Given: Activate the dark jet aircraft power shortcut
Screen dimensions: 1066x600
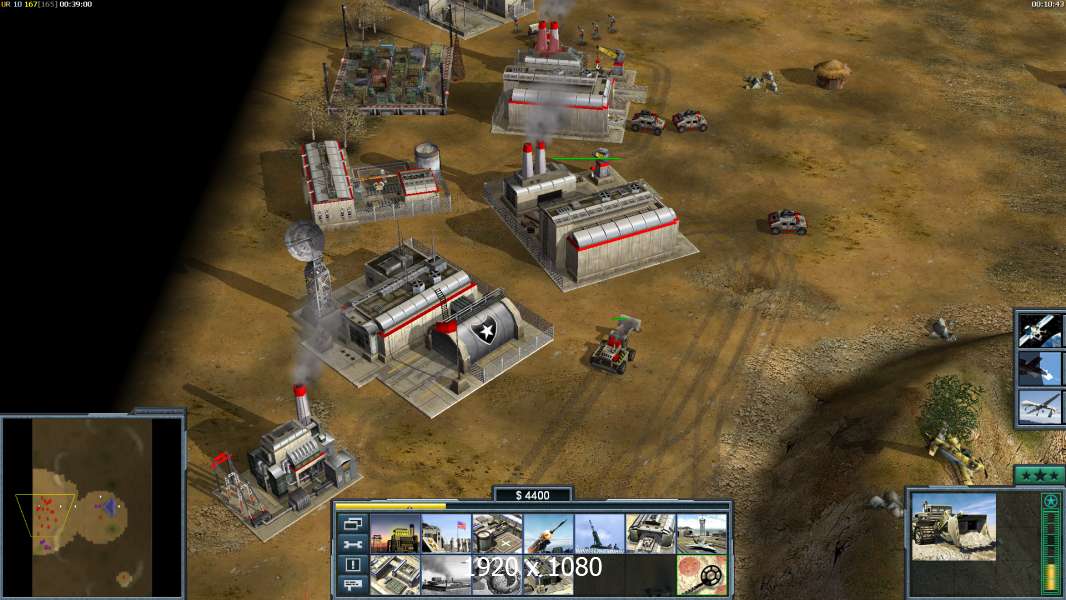Looking at the screenshot, I should pyautogui.click(x=1040, y=368).
